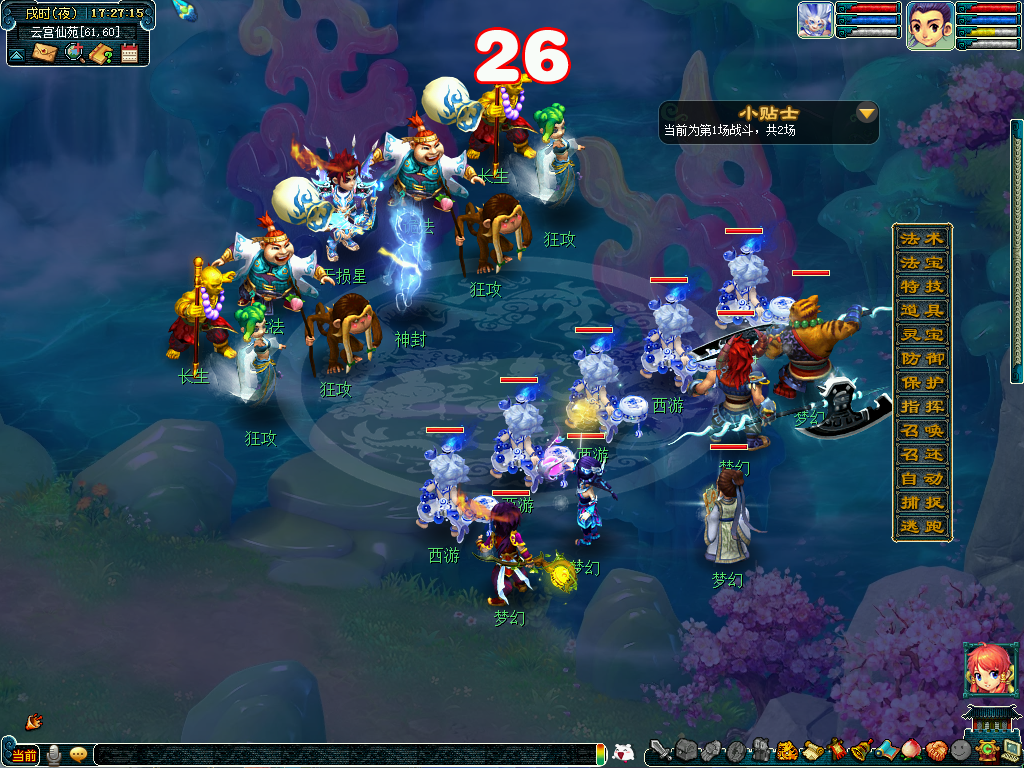The image size is (1024, 768).
Task: Click the 当前 chat channel selector
Action: 24,755
